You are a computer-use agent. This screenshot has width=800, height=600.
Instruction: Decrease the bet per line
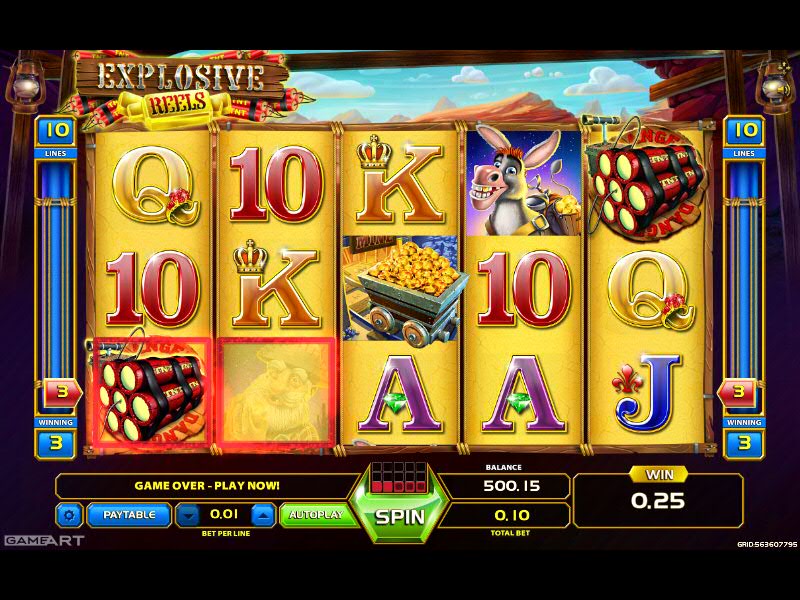(187, 515)
